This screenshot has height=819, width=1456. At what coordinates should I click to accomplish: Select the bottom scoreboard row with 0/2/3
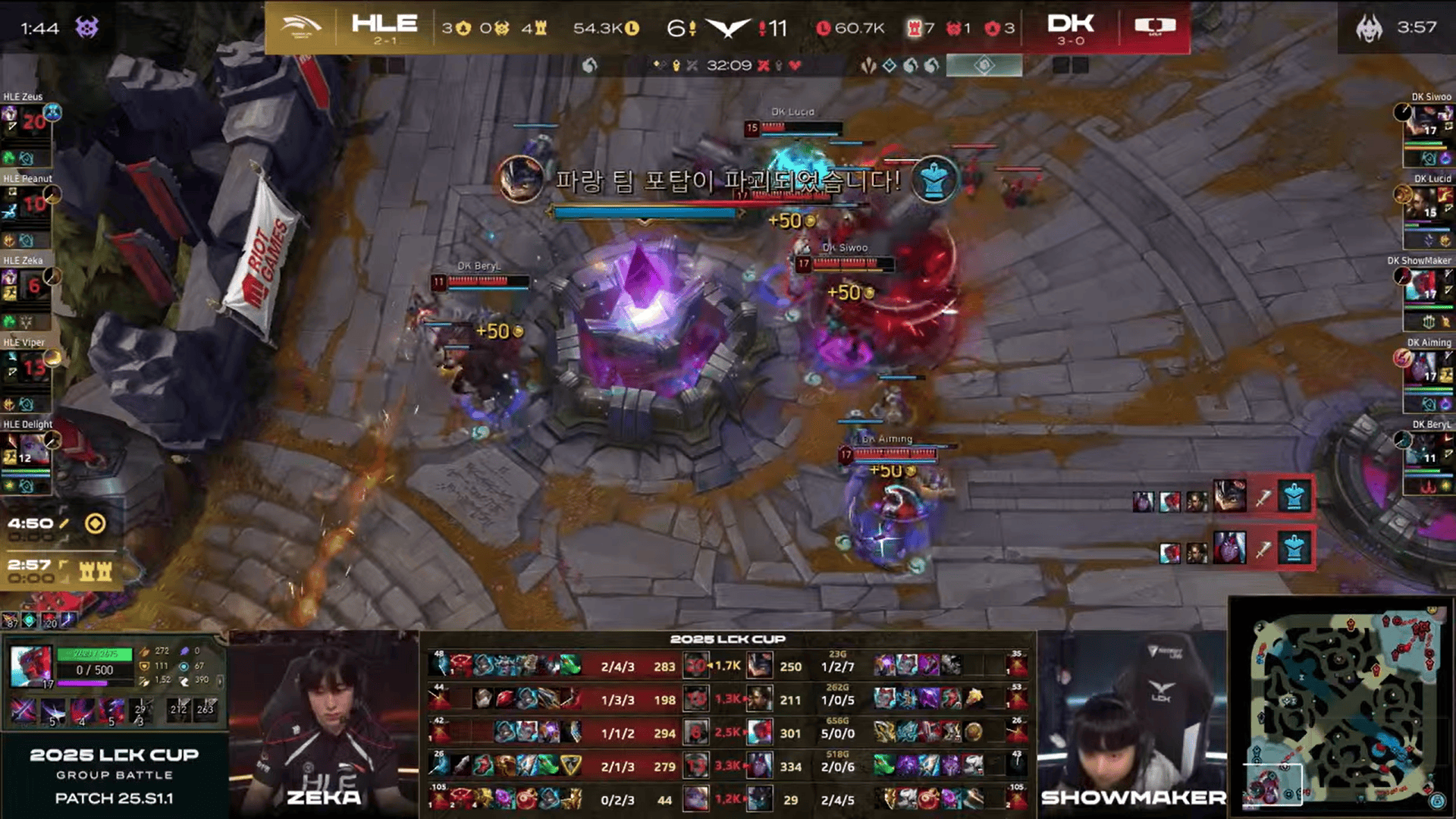pos(728,799)
